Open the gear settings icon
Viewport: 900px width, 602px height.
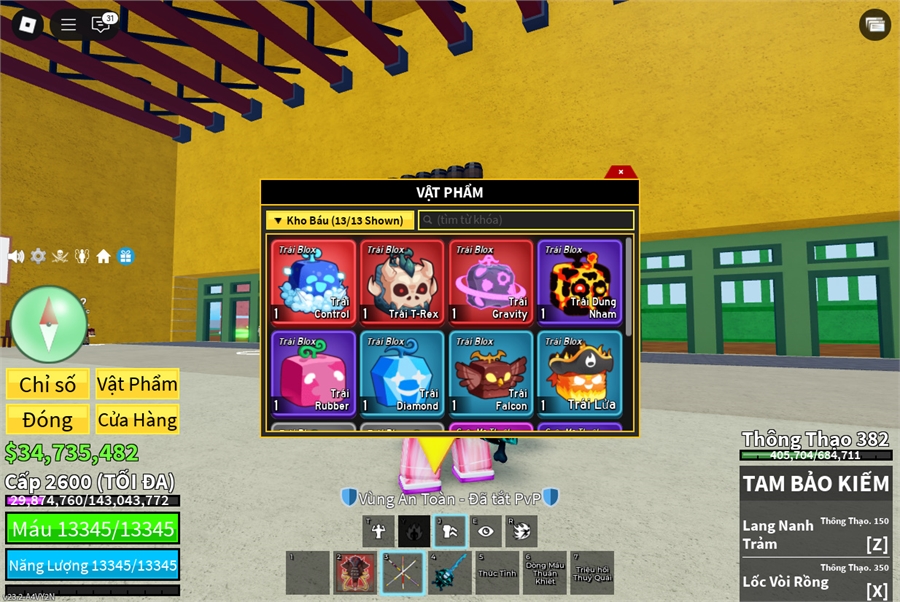point(38,256)
